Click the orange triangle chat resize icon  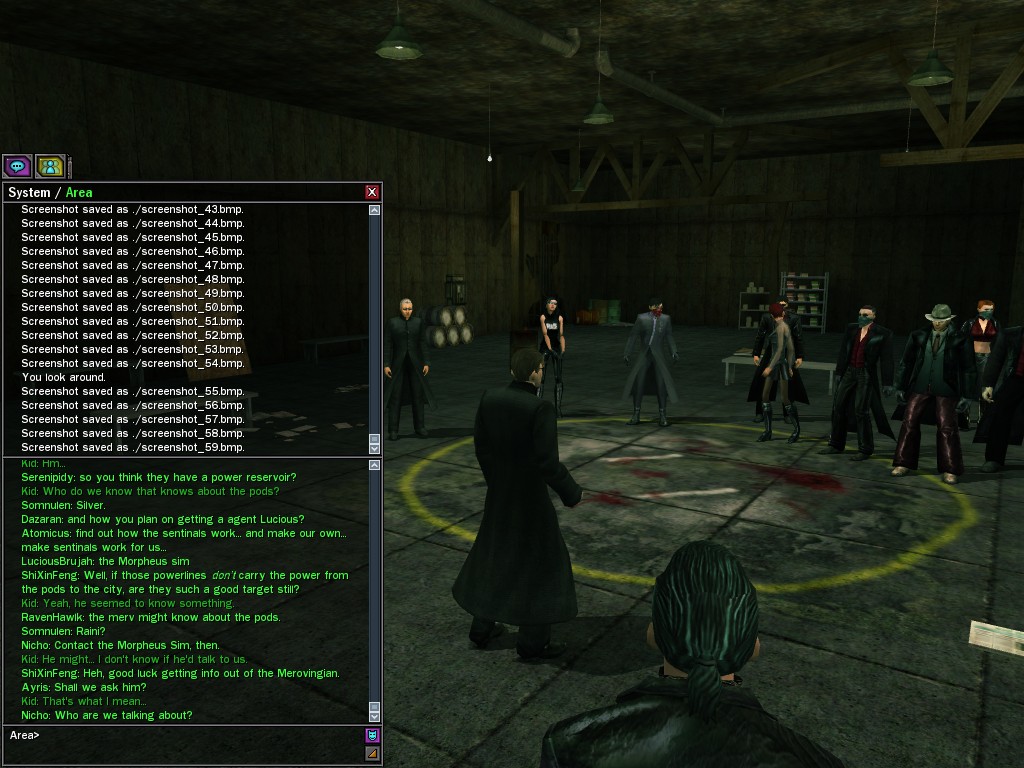(372, 753)
